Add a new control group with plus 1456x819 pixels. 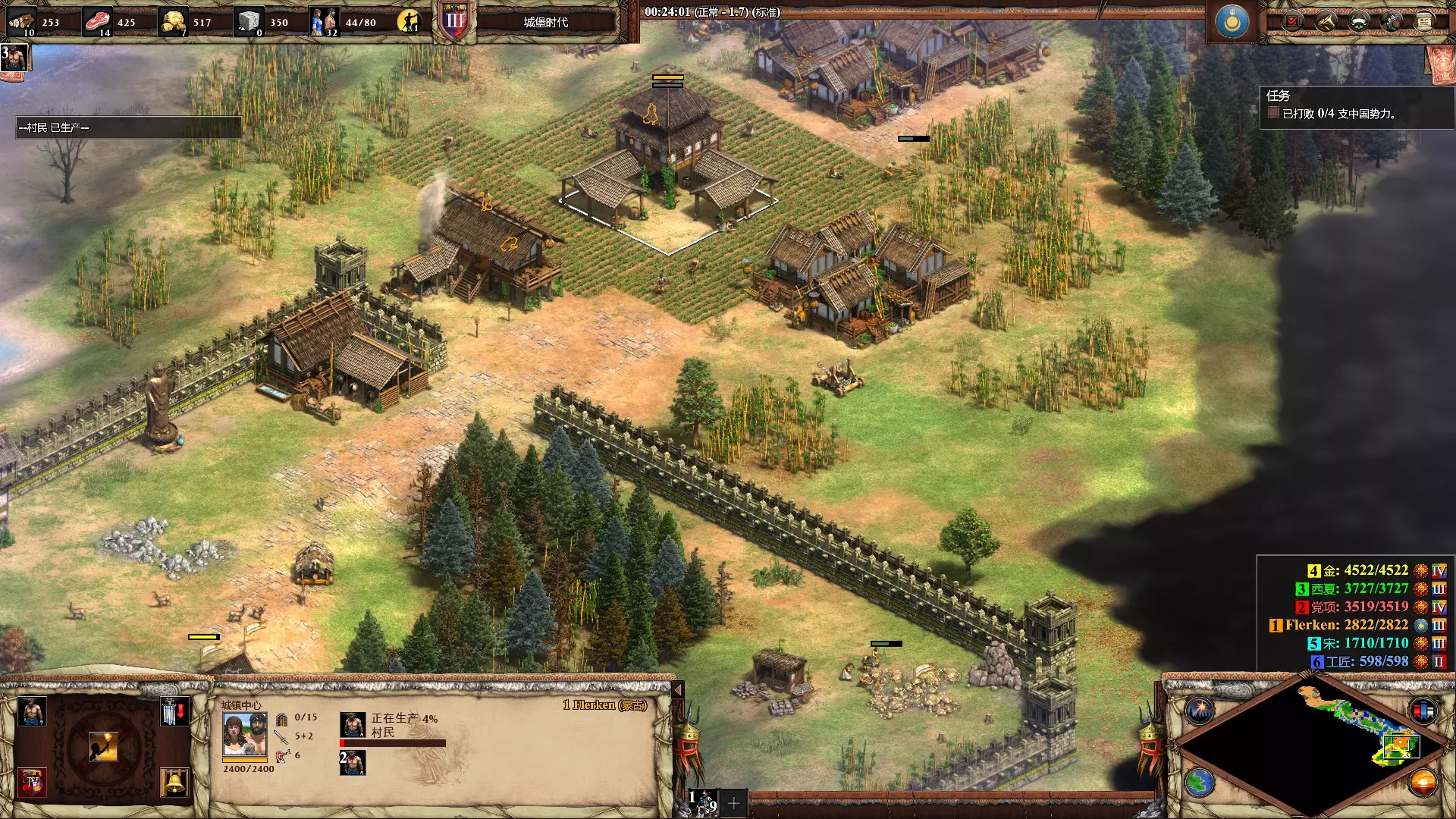(733, 803)
